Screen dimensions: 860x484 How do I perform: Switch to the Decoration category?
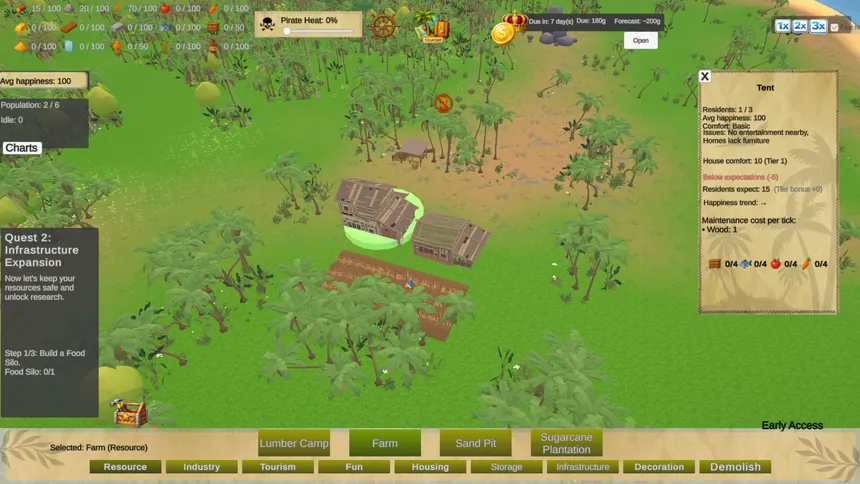659,467
